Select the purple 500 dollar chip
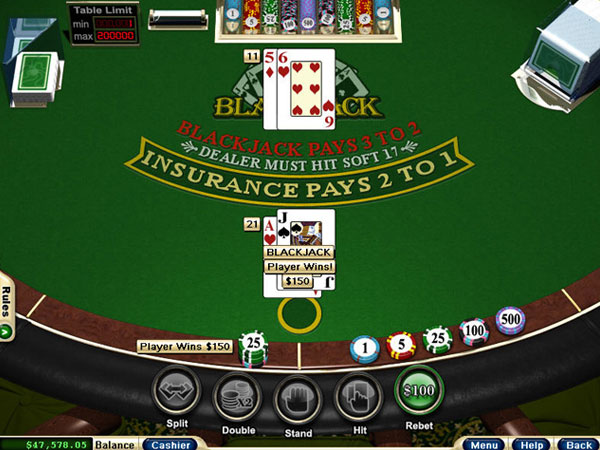Screen dimensions: 600x450 tap(510, 320)
